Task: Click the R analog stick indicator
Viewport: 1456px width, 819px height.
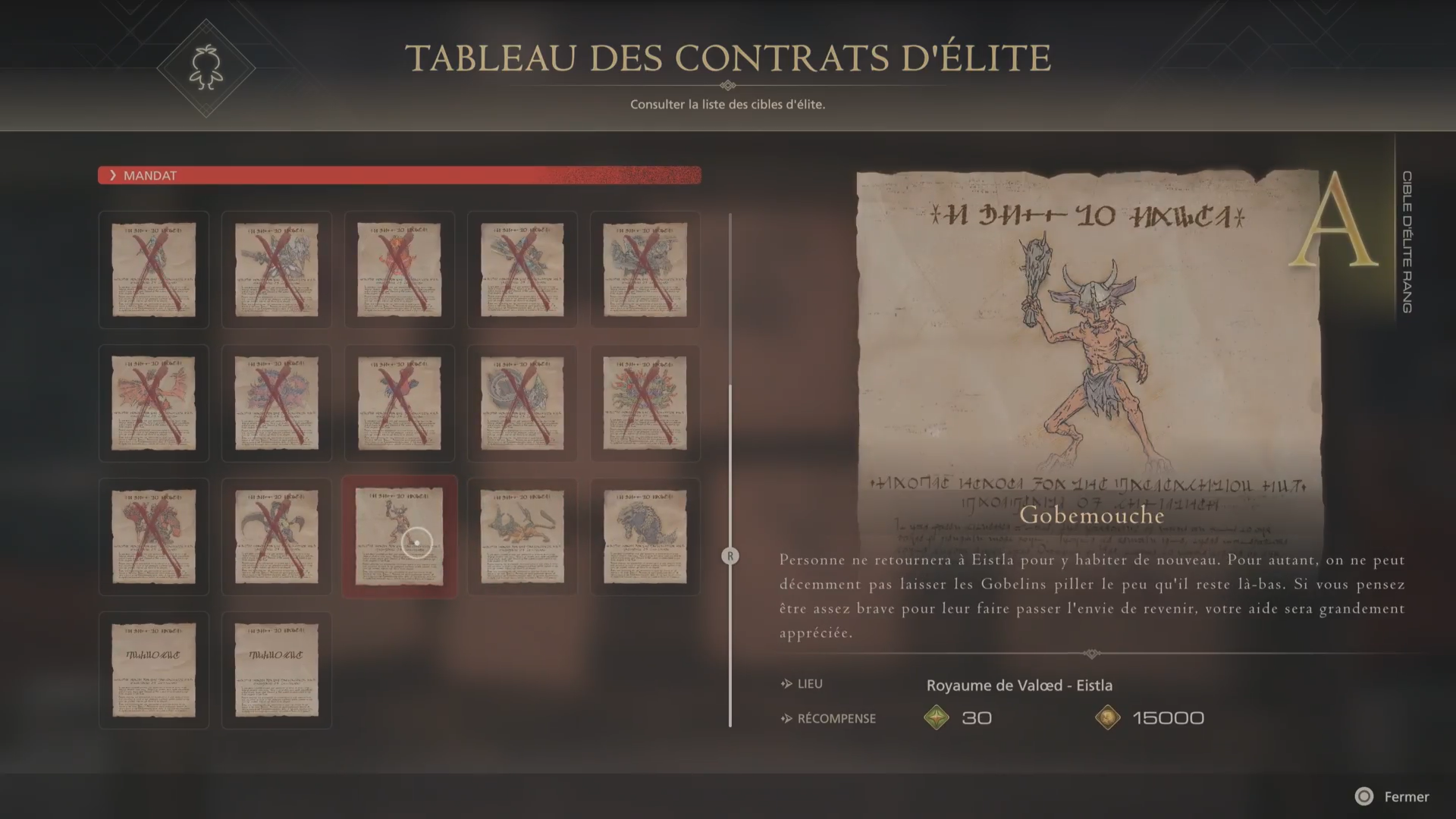Action: click(x=730, y=556)
